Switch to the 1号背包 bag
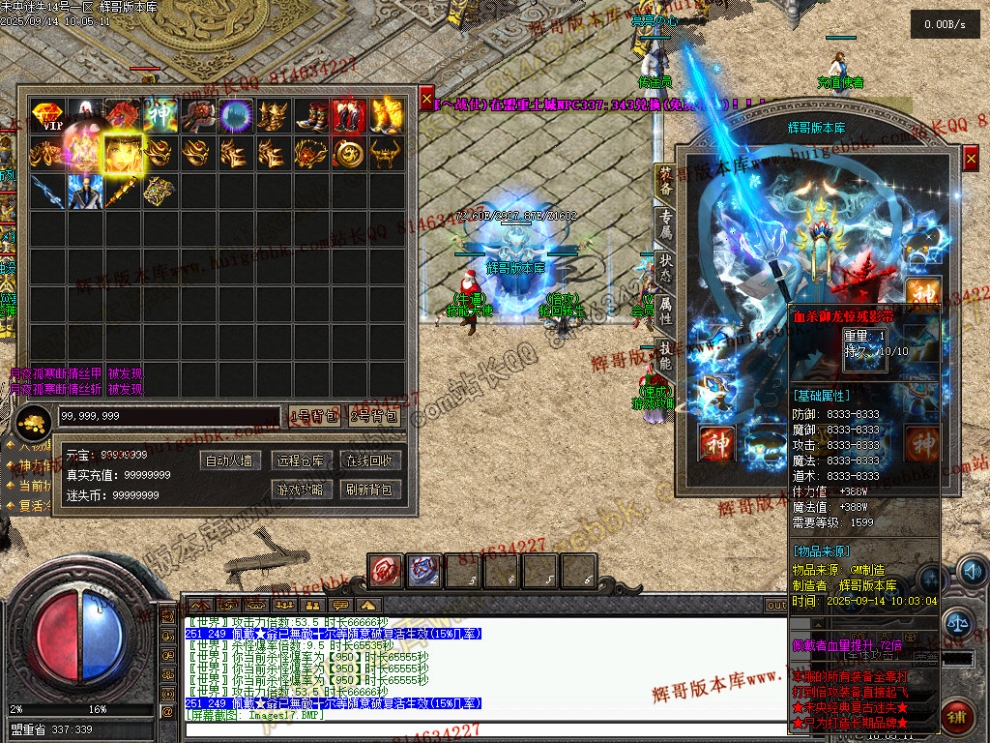This screenshot has width=990, height=743. pyautogui.click(x=313, y=416)
